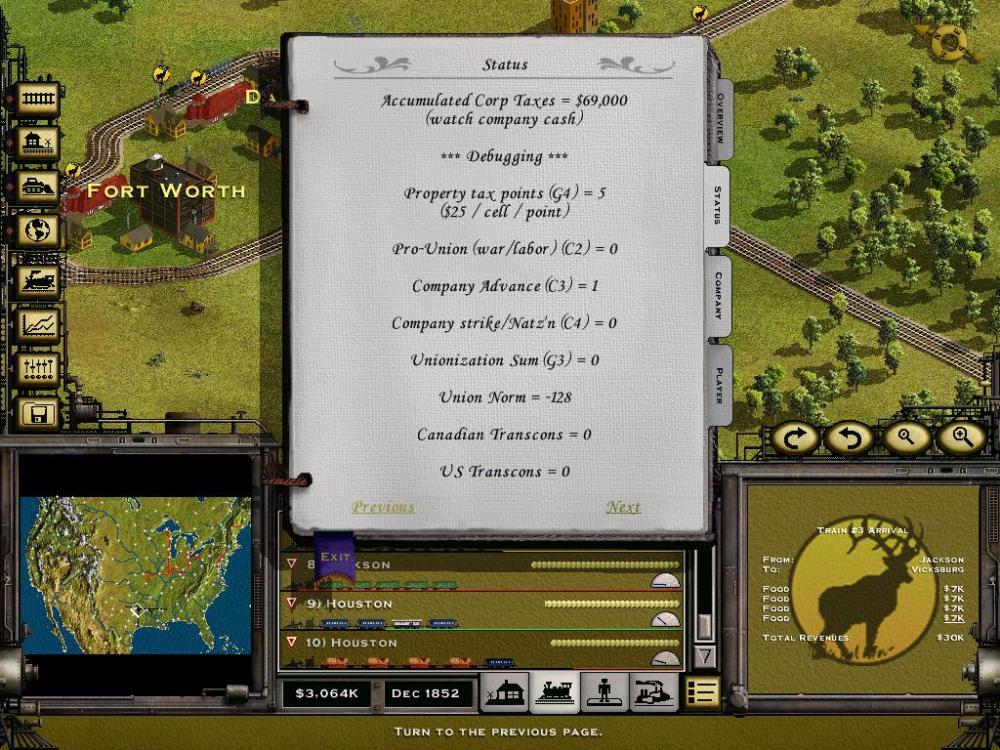Click the purple Exit ribbon
The image size is (1000, 750).
click(335, 558)
